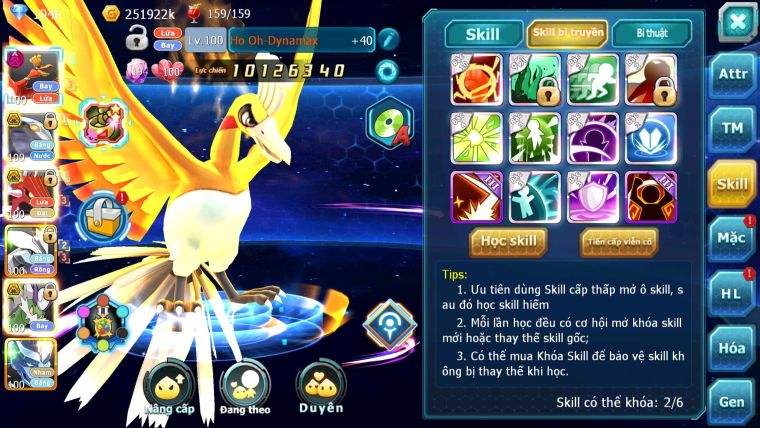The width and height of the screenshot is (760, 428).
Task: Tap the Đang theo follow button
Action: [x=245, y=390]
